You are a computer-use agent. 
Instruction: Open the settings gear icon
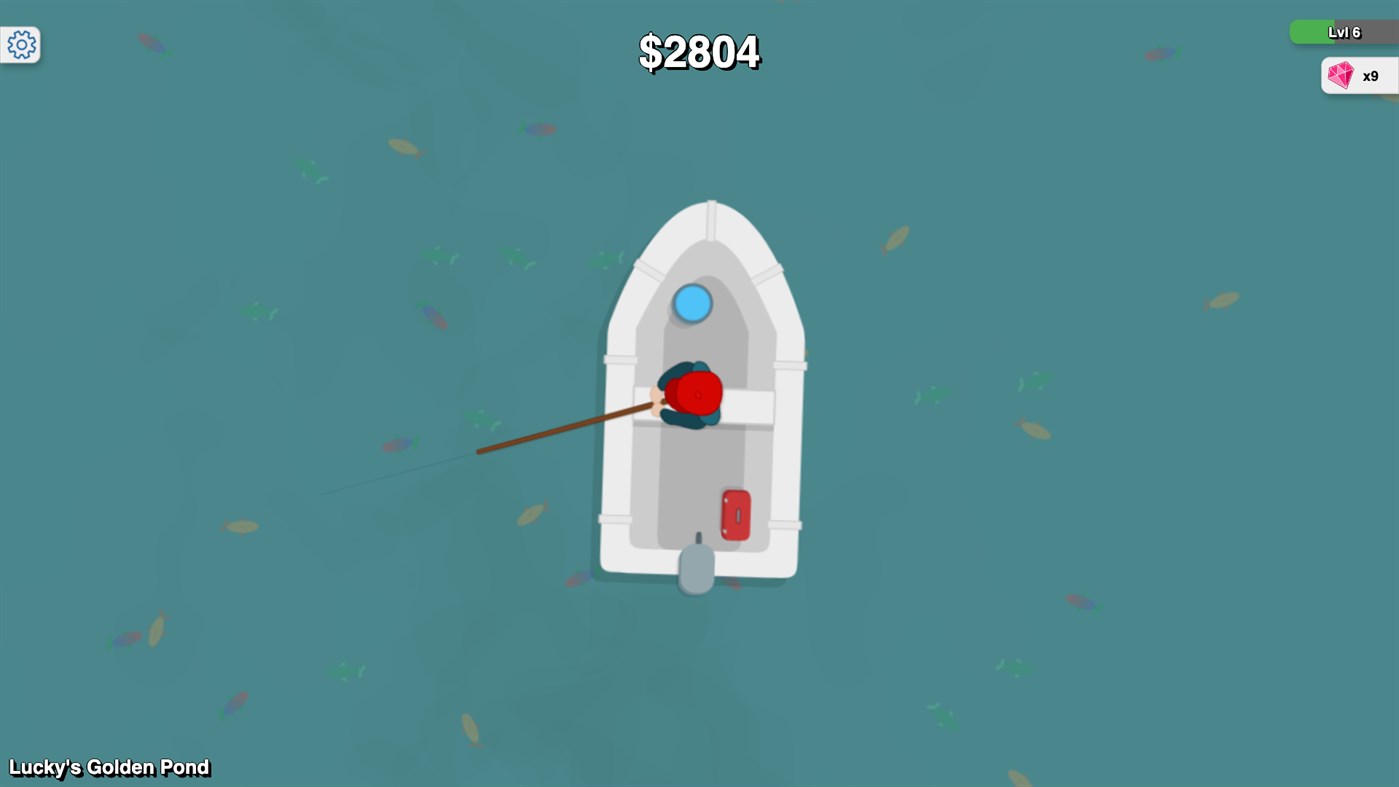pyautogui.click(x=20, y=44)
